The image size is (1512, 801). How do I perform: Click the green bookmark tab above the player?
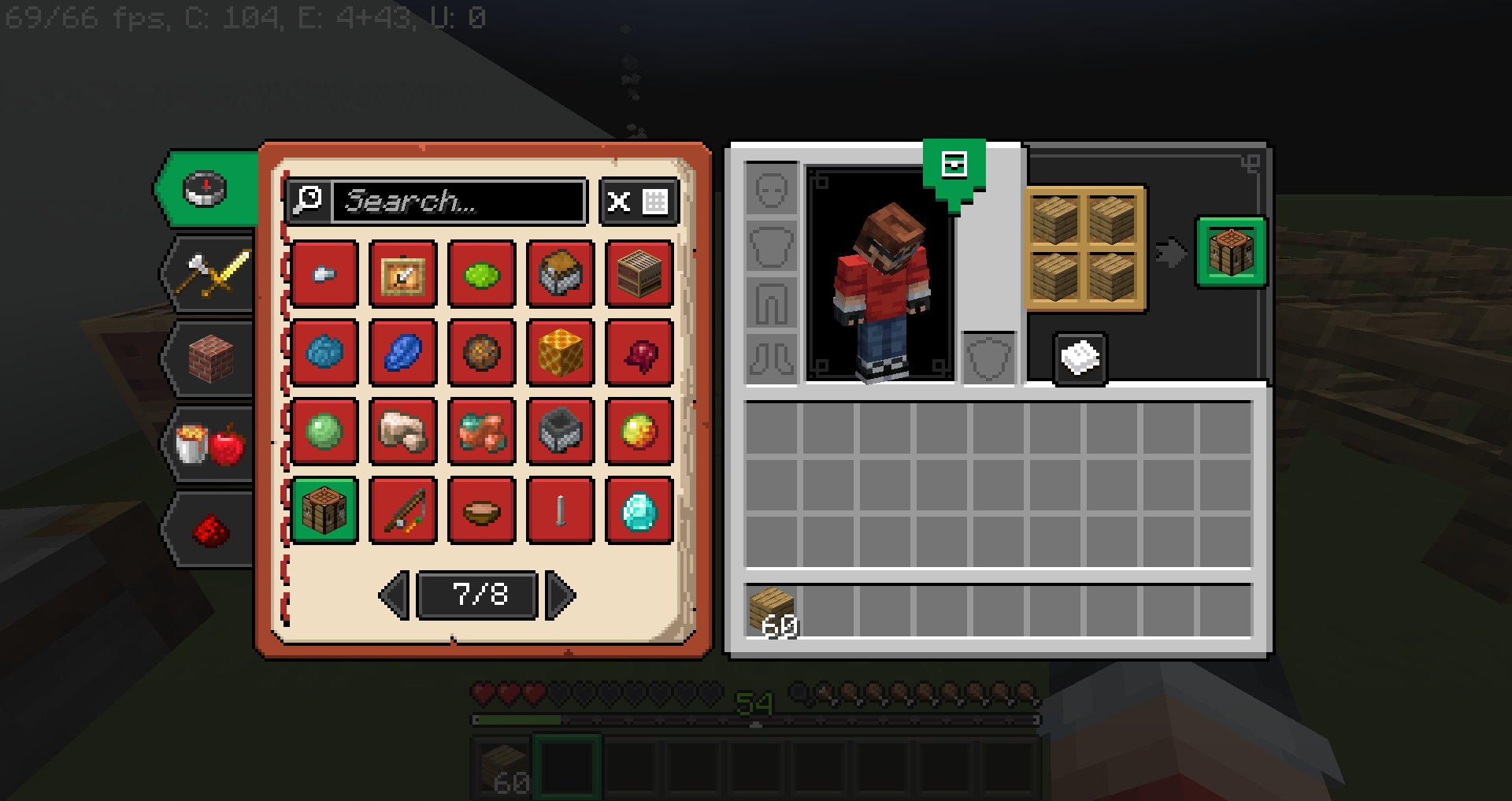[954, 165]
